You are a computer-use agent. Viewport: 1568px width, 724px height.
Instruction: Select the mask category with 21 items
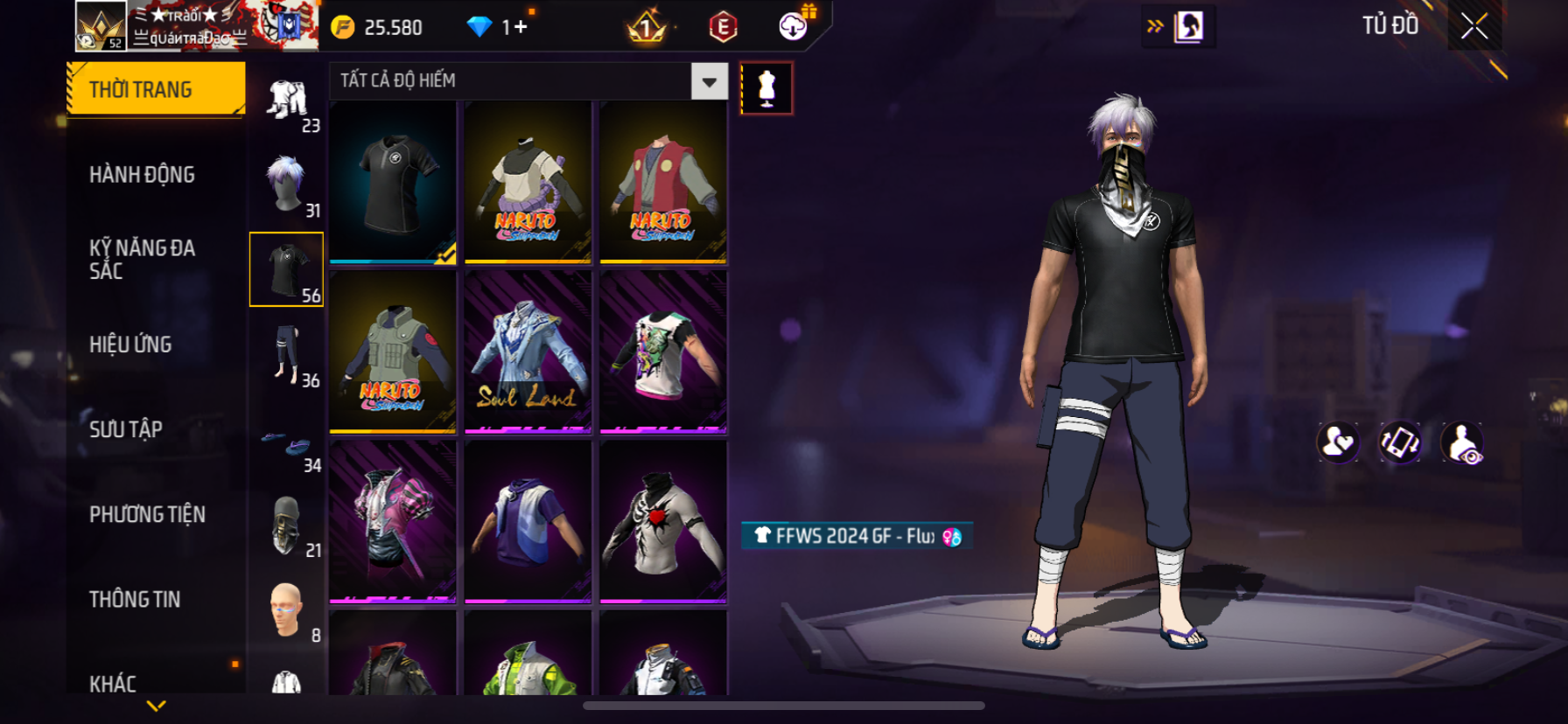(287, 526)
